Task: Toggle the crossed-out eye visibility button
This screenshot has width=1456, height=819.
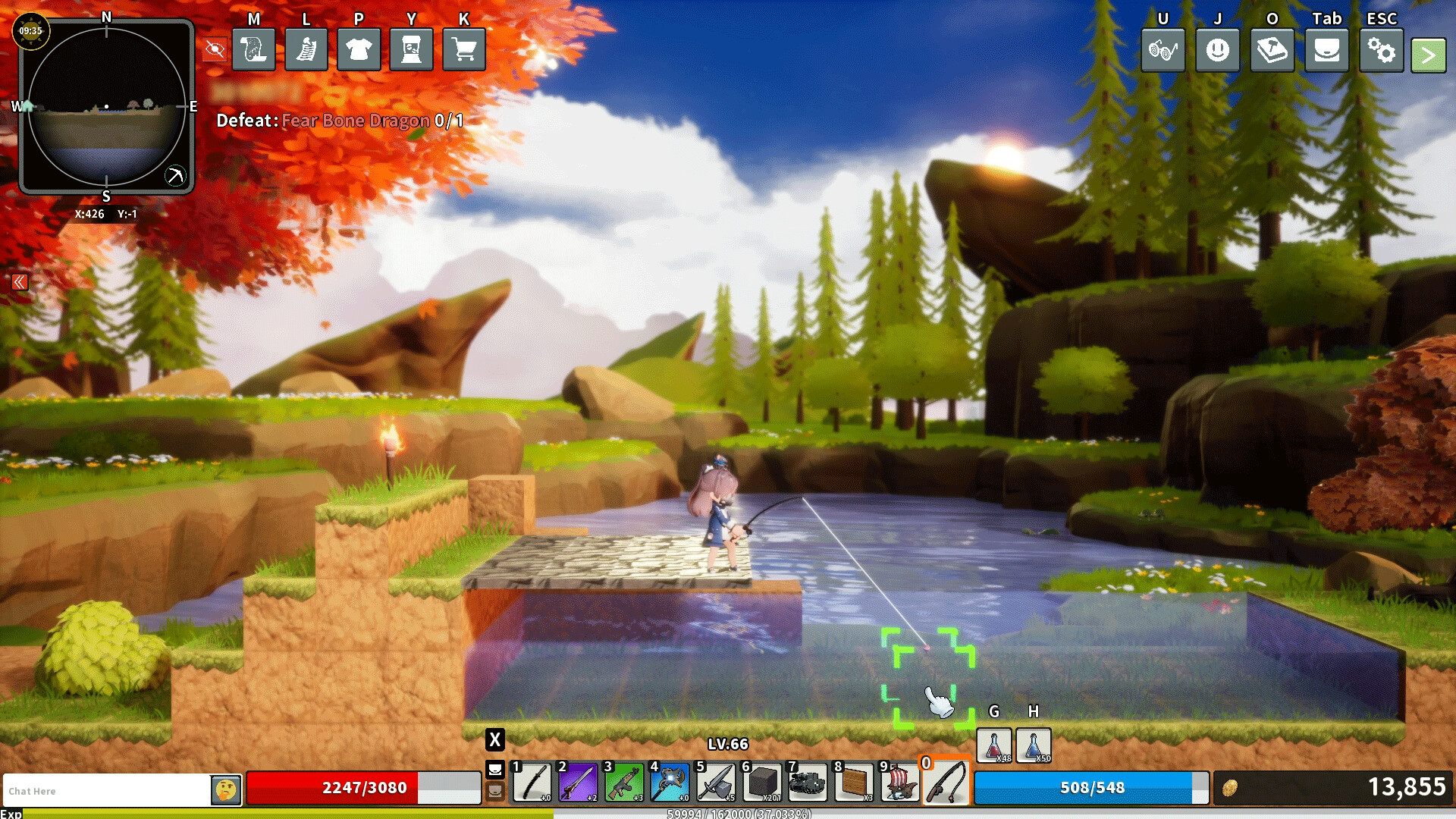Action: (215, 50)
